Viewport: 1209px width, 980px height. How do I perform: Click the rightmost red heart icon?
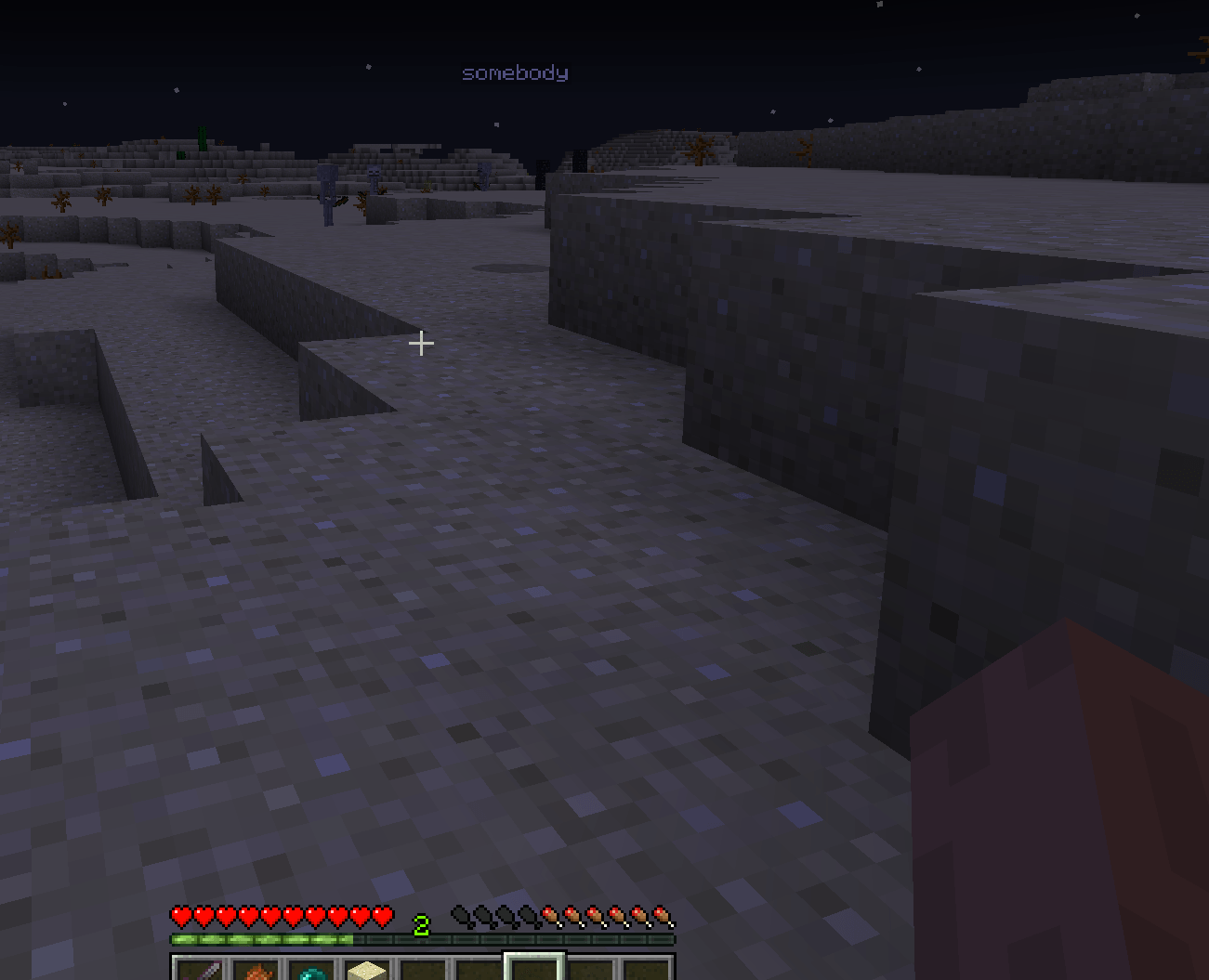pos(380,916)
